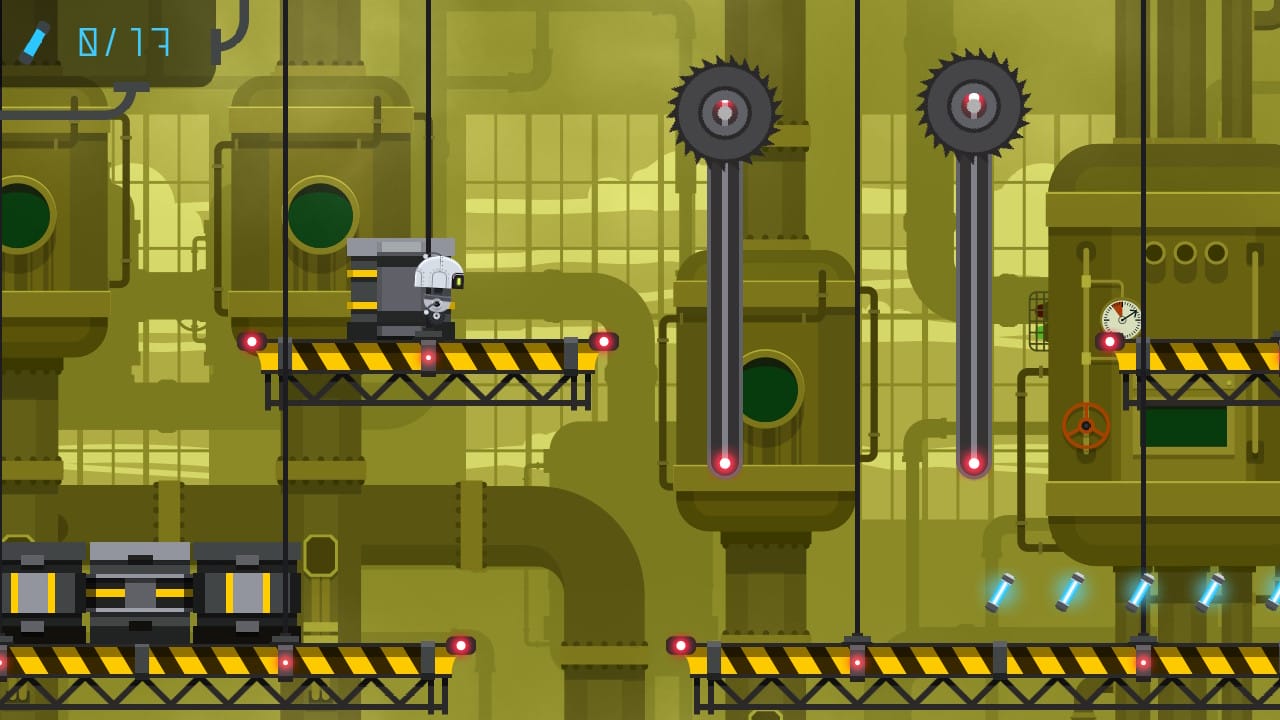Click the blue capsule icon in the collectible counter
This screenshot has width=1280, height=720.
click(x=33, y=42)
